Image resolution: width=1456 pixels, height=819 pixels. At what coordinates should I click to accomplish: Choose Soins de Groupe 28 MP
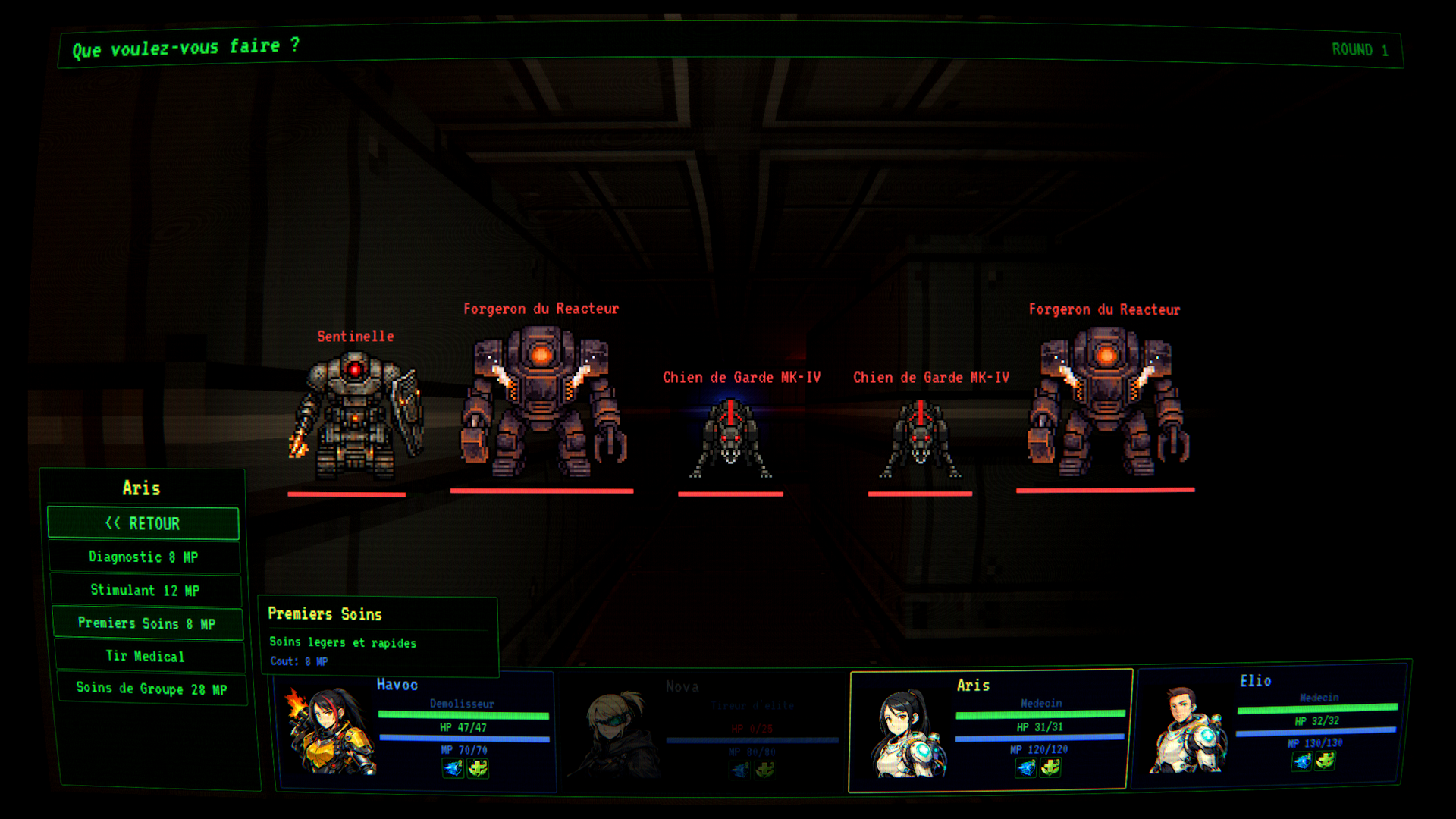tap(152, 689)
